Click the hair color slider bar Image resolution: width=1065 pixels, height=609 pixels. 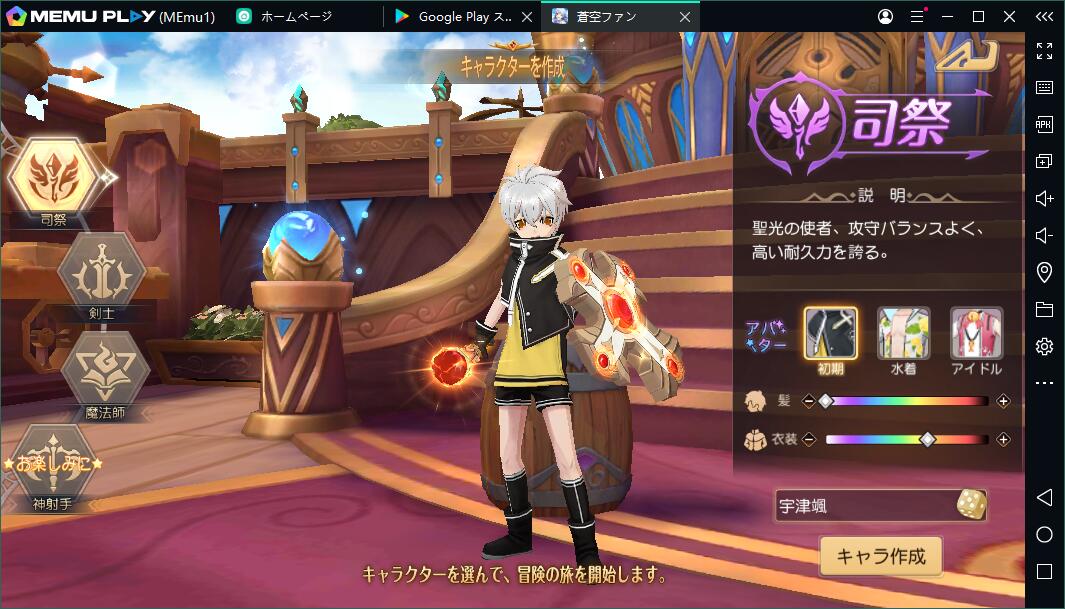pyautogui.click(x=906, y=401)
